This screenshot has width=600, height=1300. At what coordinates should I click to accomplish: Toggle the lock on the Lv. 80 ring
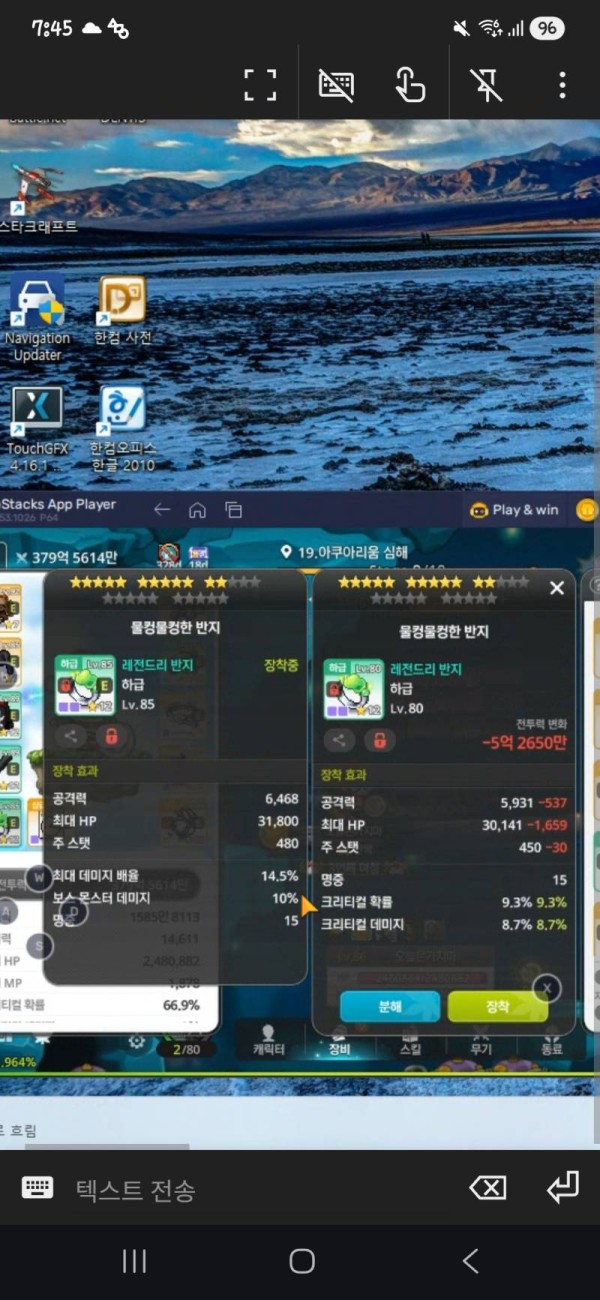(x=379, y=740)
